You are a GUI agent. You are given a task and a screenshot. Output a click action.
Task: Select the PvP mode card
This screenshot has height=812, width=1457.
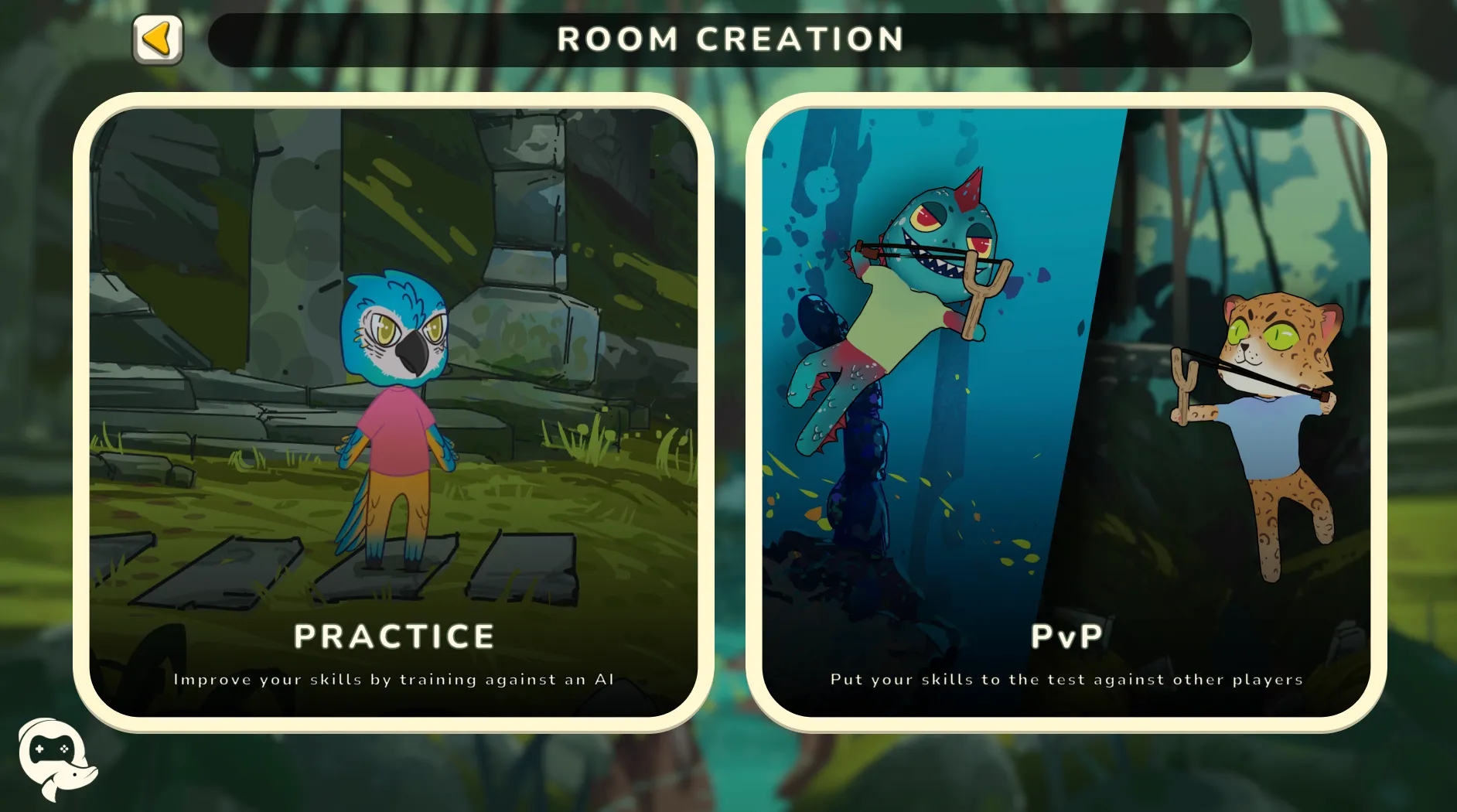click(1066, 412)
